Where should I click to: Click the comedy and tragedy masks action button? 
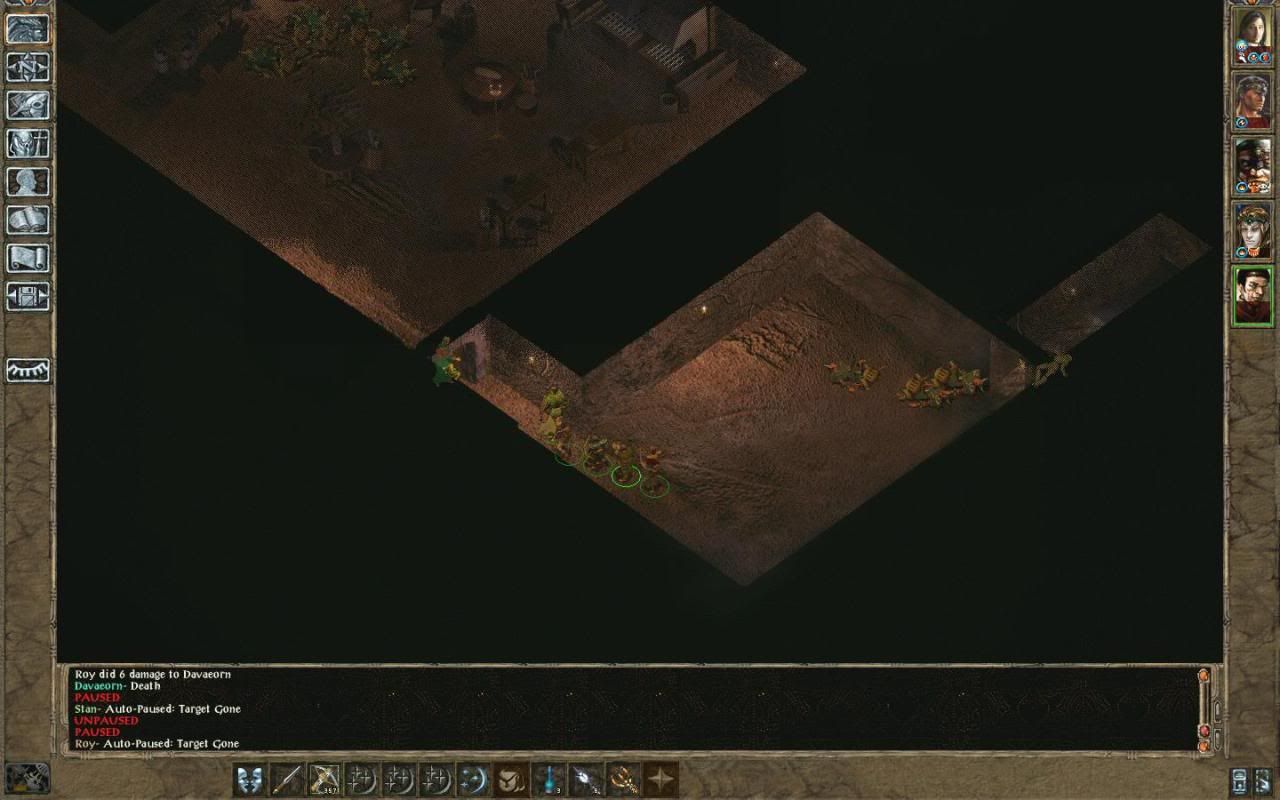coord(250,779)
